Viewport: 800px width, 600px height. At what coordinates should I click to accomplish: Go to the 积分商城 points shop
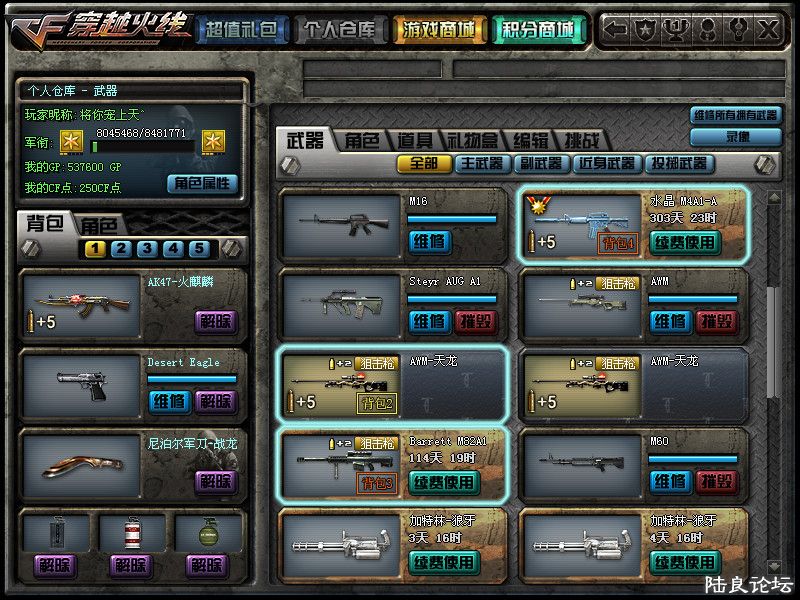point(538,29)
